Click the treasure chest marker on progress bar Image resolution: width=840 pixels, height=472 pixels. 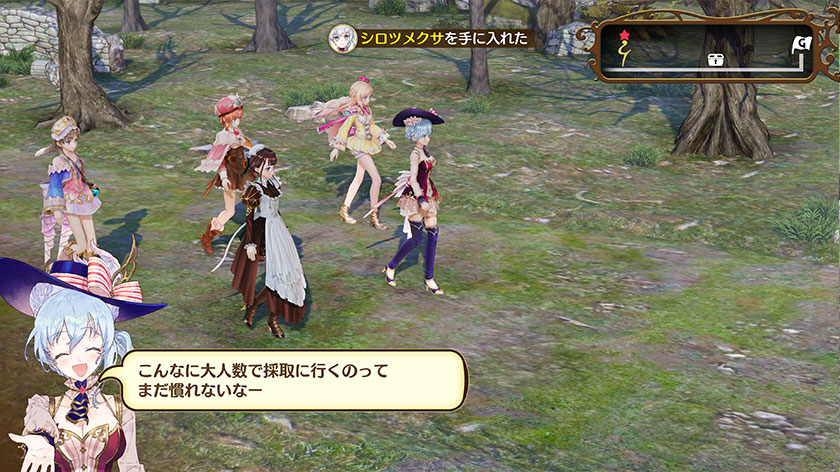coord(716,60)
